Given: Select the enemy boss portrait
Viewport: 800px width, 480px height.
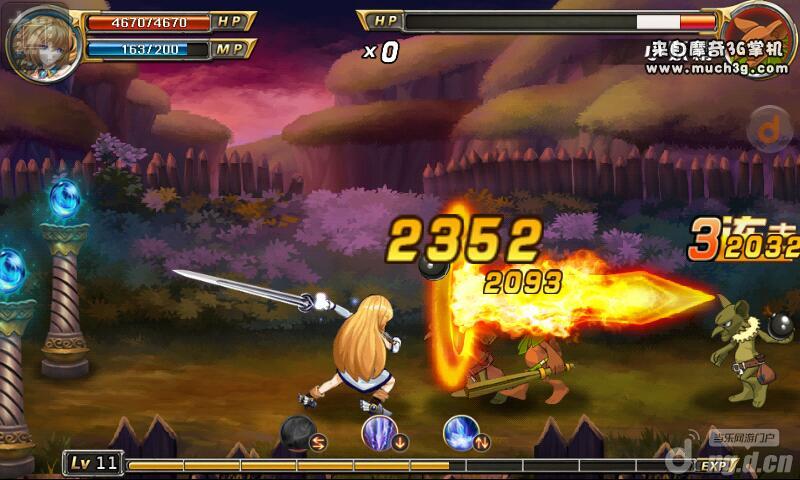Looking at the screenshot, I should point(757,36).
